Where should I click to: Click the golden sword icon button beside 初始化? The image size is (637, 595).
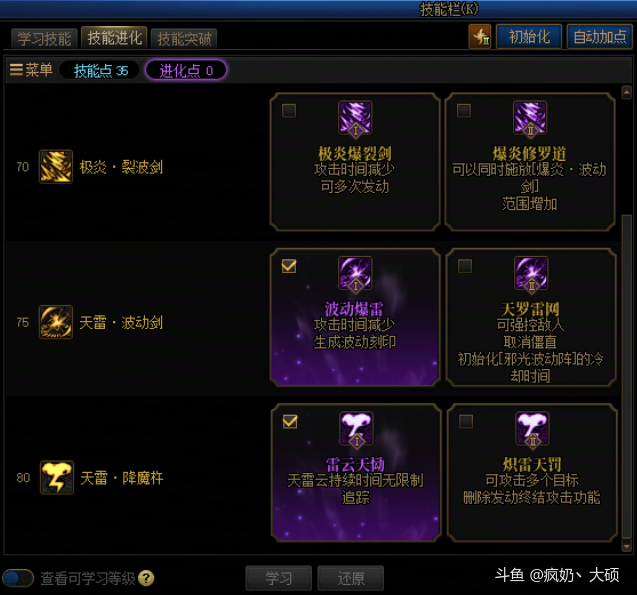[480, 37]
